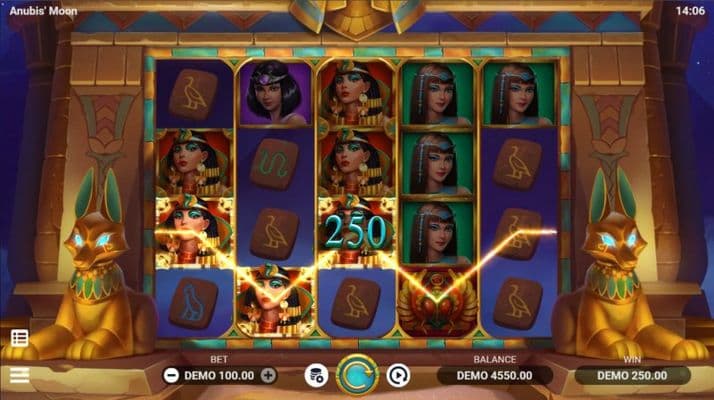Spin the reels with the center button
The image size is (714, 400).
click(357, 375)
